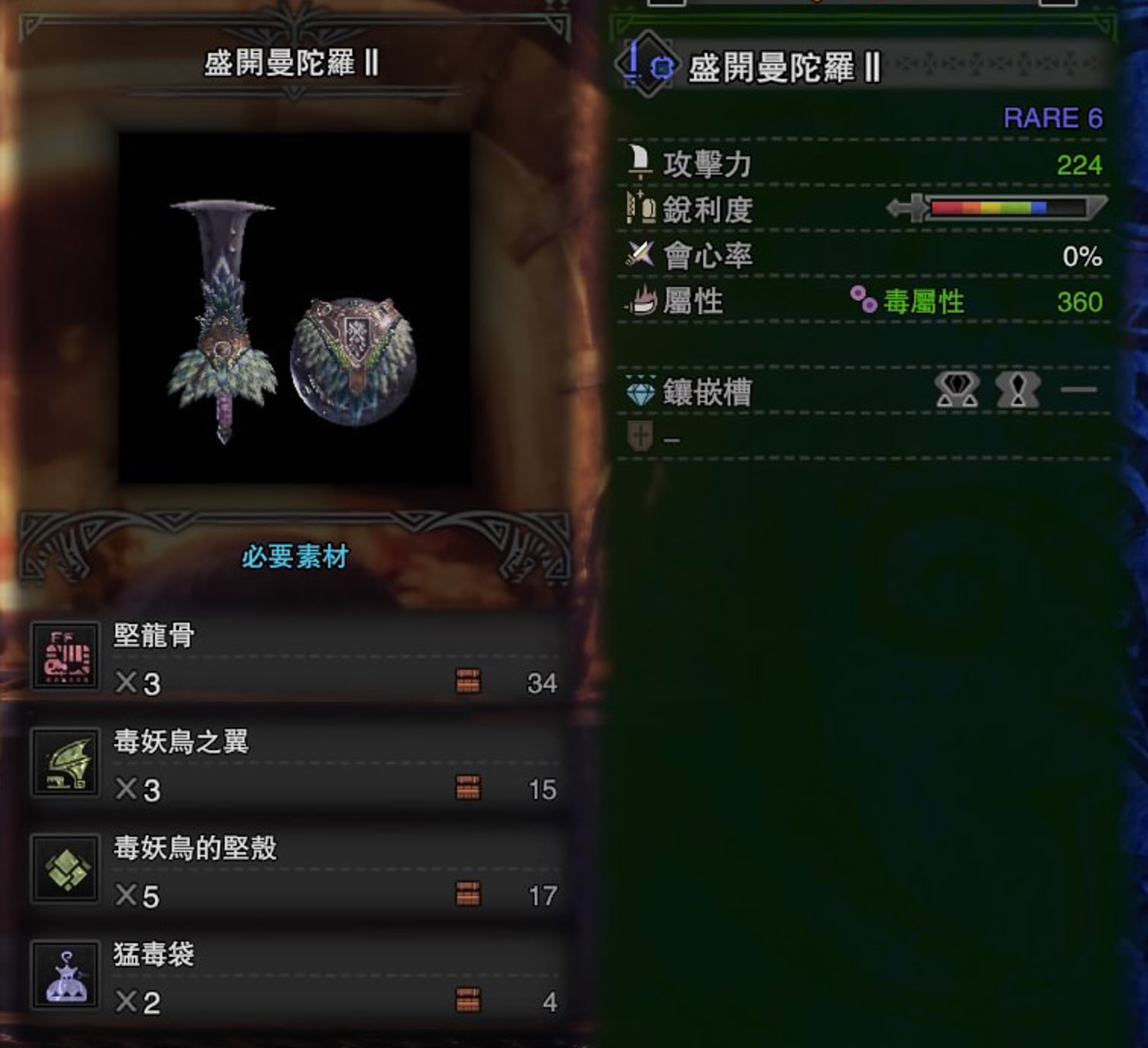Click the second decoration slot icon

[1018, 390]
